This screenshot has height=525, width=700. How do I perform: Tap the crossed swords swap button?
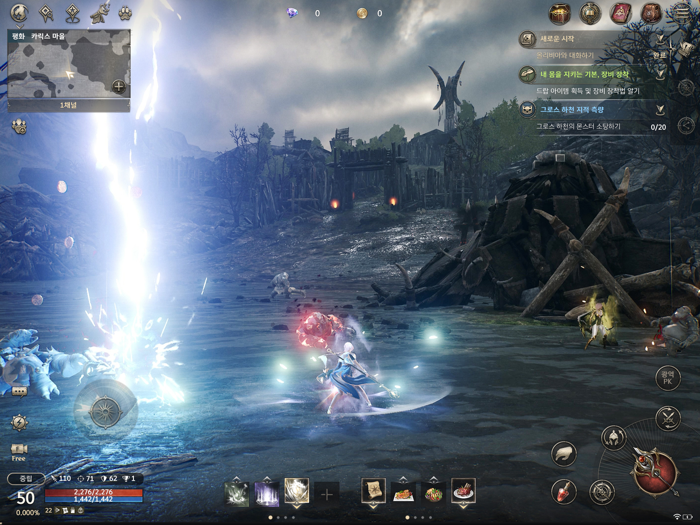pyautogui.click(x=668, y=418)
